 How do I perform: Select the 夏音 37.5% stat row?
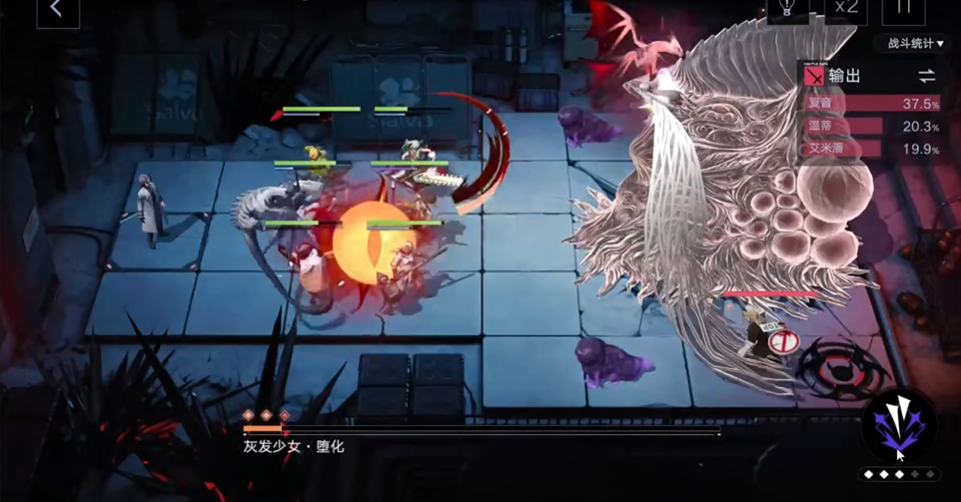click(871, 103)
